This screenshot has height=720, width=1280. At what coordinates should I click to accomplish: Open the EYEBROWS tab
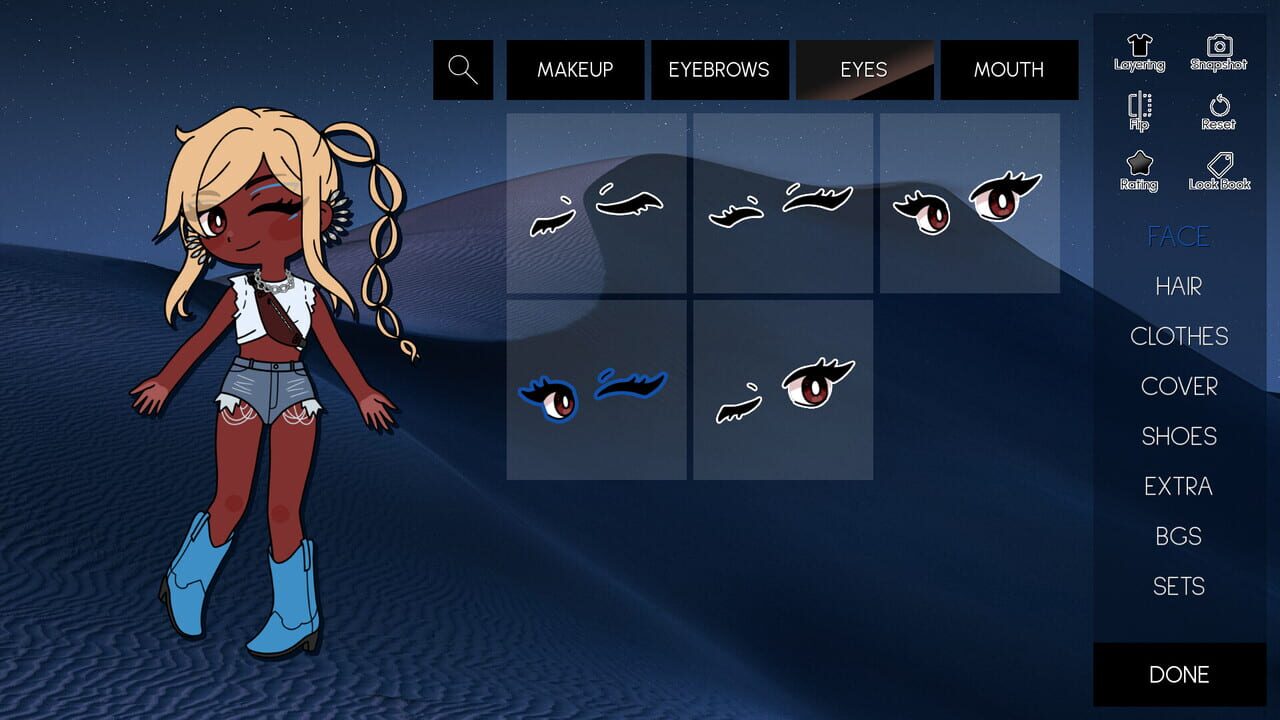[719, 69]
